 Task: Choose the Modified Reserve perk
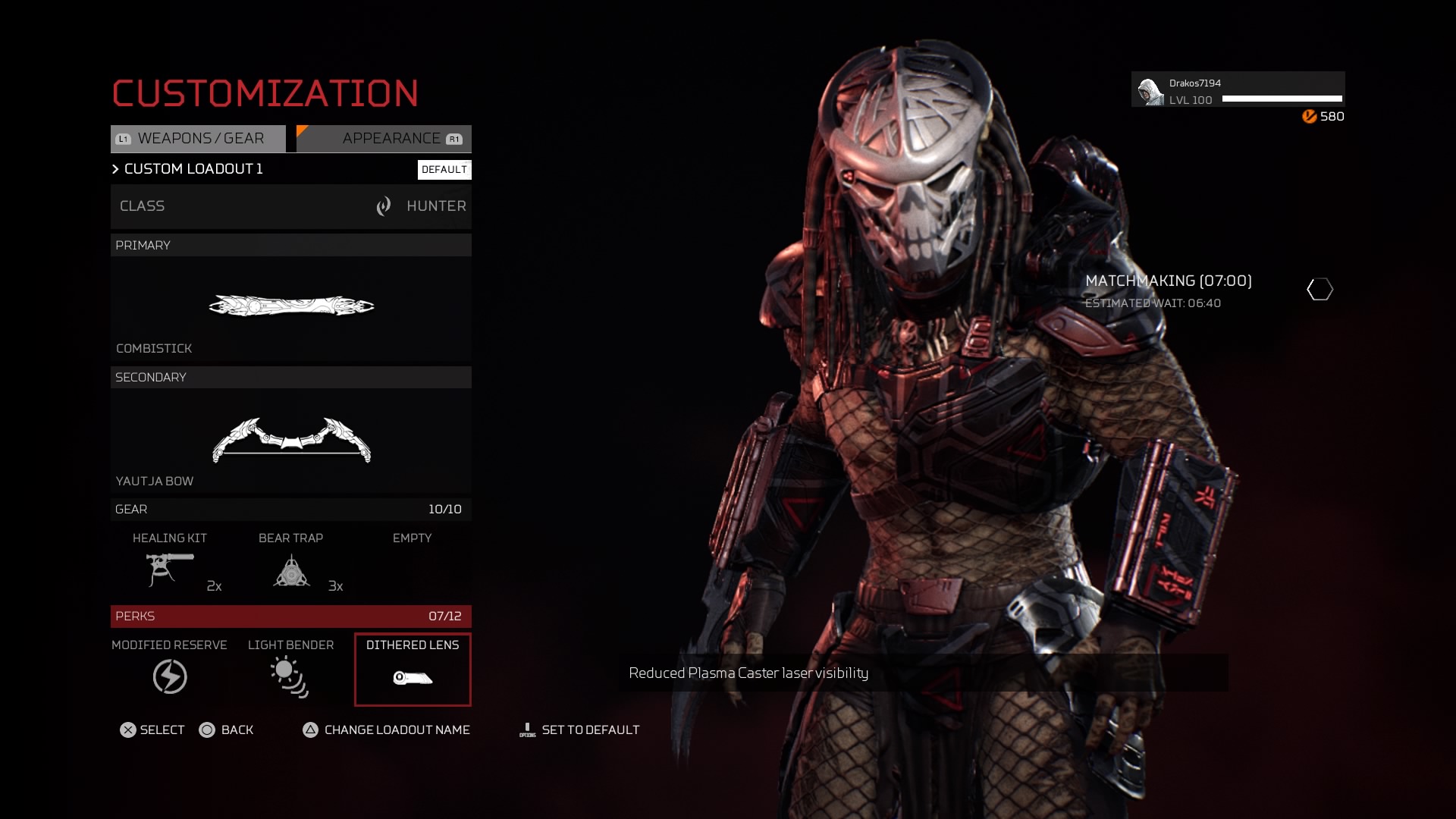coord(170,669)
